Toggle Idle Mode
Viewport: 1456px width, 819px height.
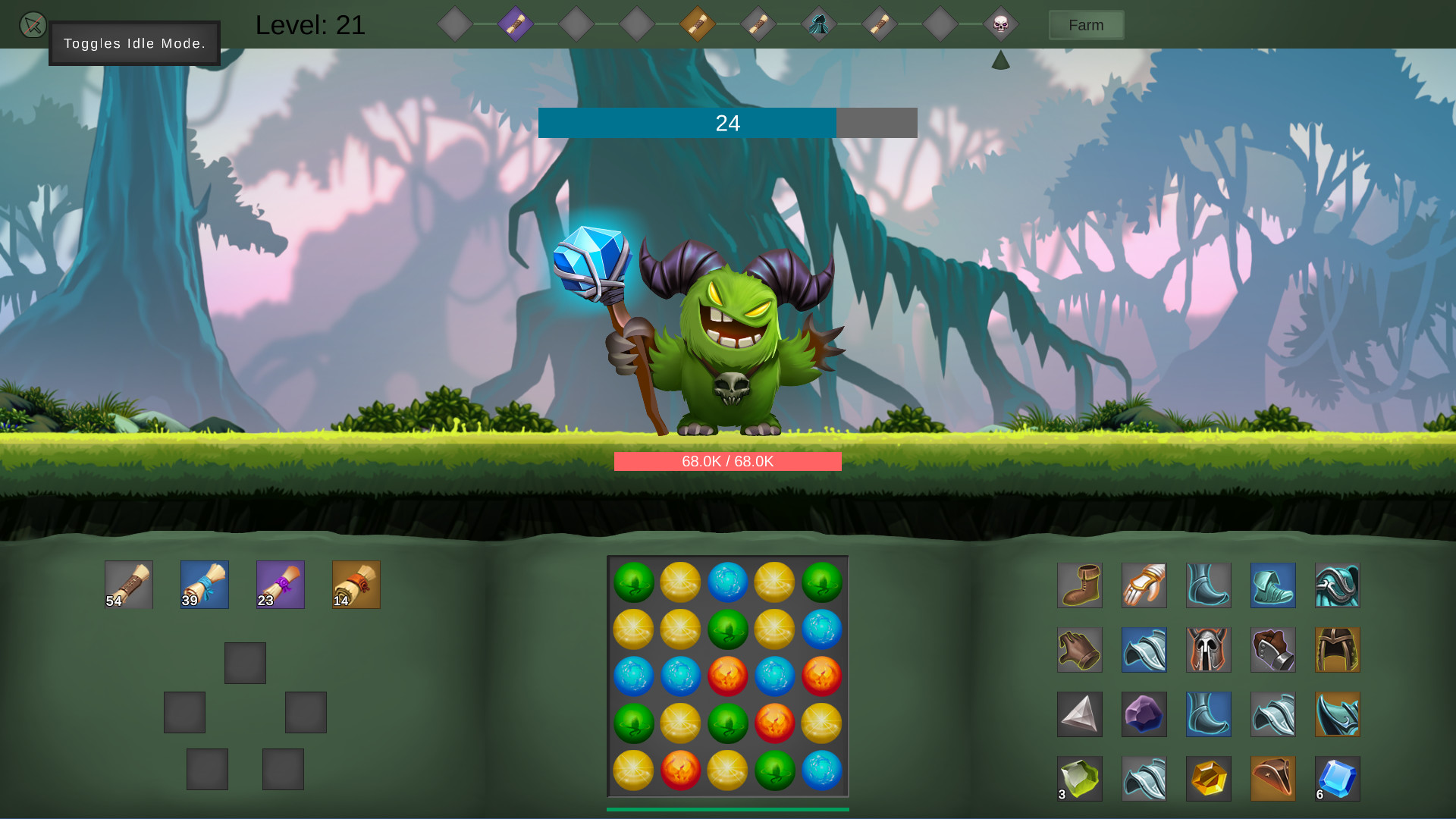[32, 24]
